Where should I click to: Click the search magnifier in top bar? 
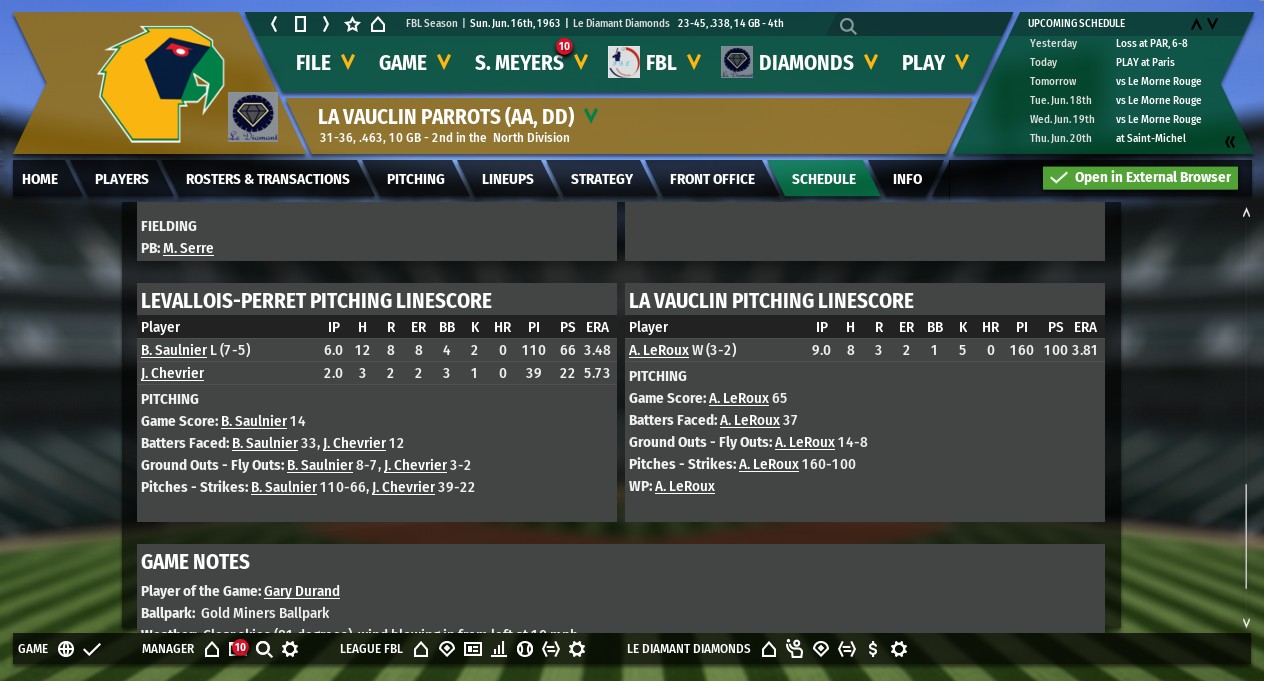(848, 26)
